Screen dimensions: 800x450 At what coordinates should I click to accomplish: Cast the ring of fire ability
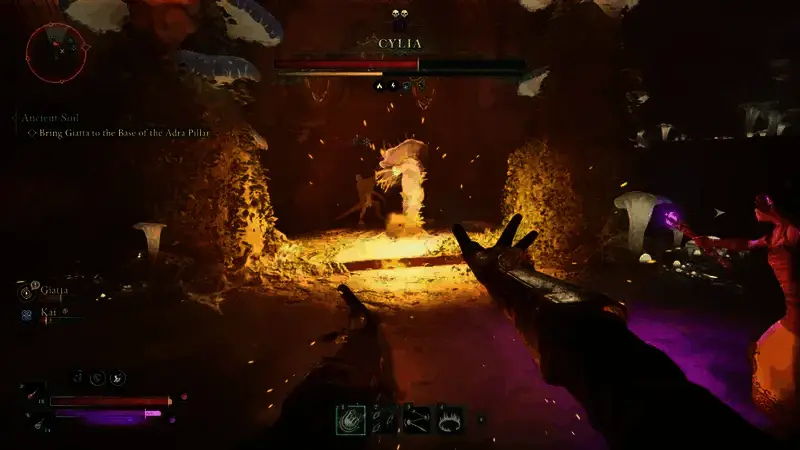pyautogui.click(x=449, y=418)
